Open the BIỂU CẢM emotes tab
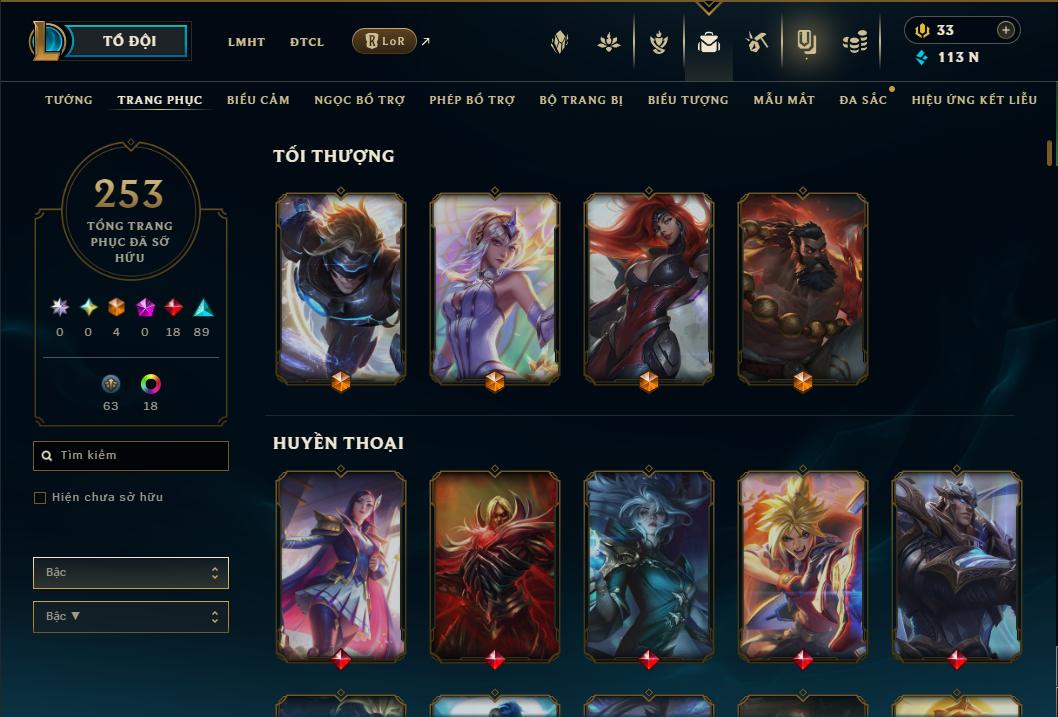 pyautogui.click(x=258, y=100)
